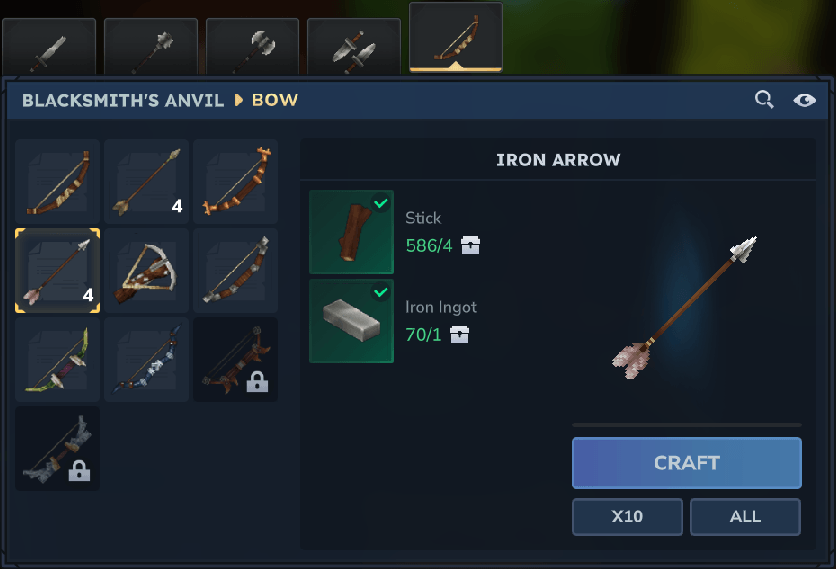Switch to the sword crafting tab
The width and height of the screenshot is (836, 569).
pos(49,47)
